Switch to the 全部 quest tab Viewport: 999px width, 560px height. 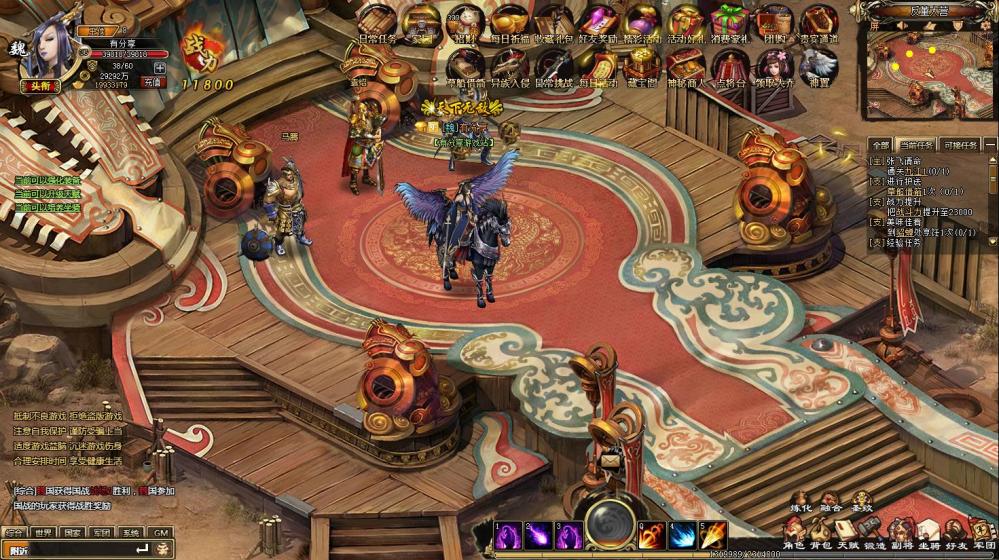pyautogui.click(x=880, y=145)
